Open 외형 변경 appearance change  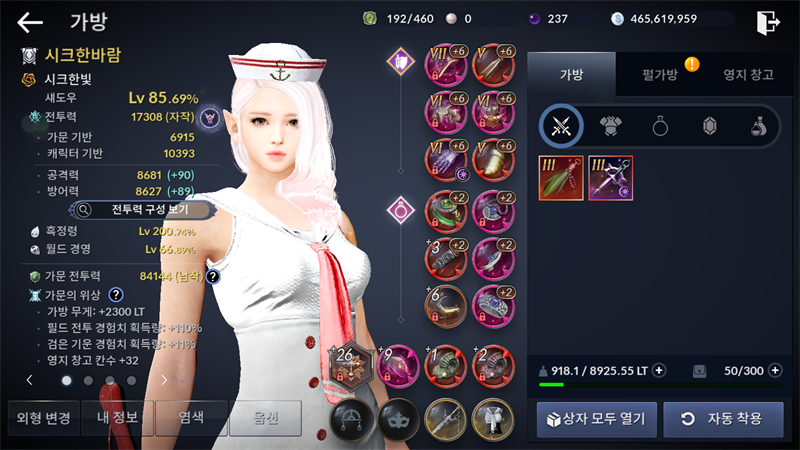(41, 418)
